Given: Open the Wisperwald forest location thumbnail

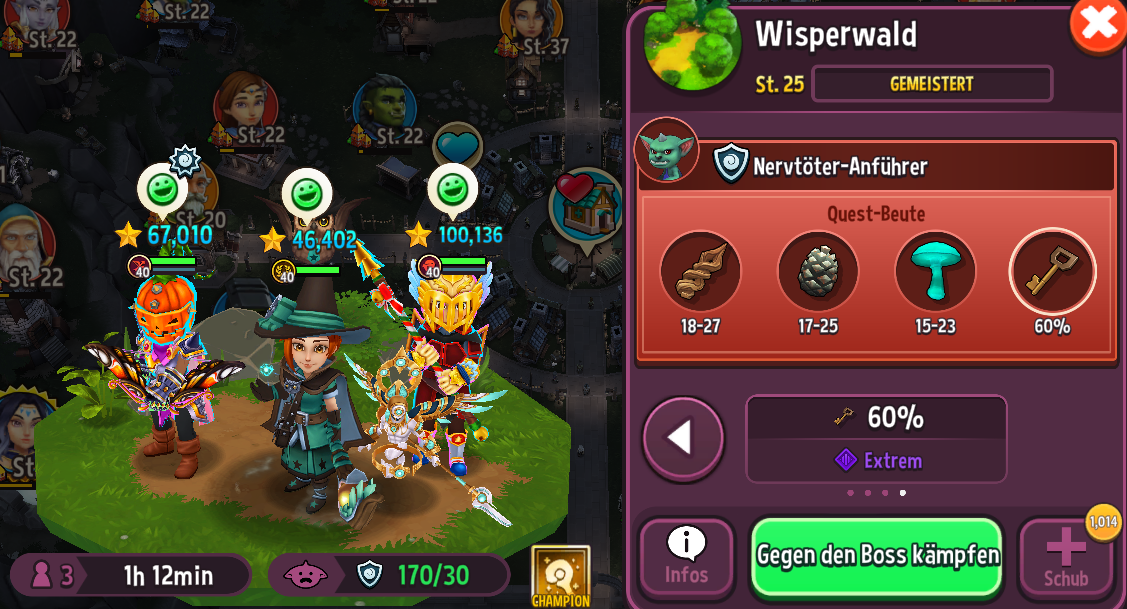Looking at the screenshot, I should pos(692,44).
